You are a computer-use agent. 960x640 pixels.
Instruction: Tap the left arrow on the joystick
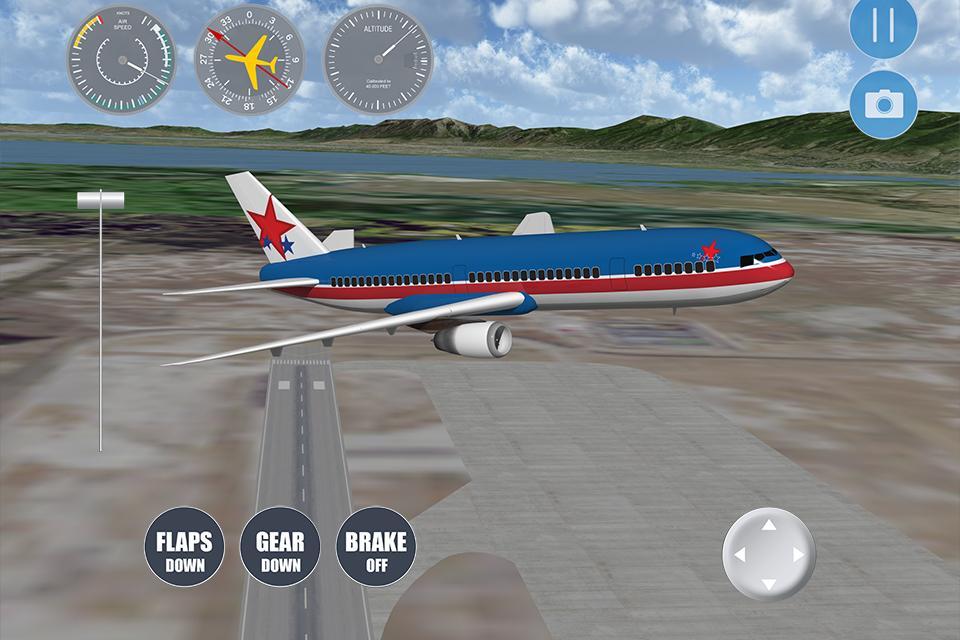click(x=739, y=554)
